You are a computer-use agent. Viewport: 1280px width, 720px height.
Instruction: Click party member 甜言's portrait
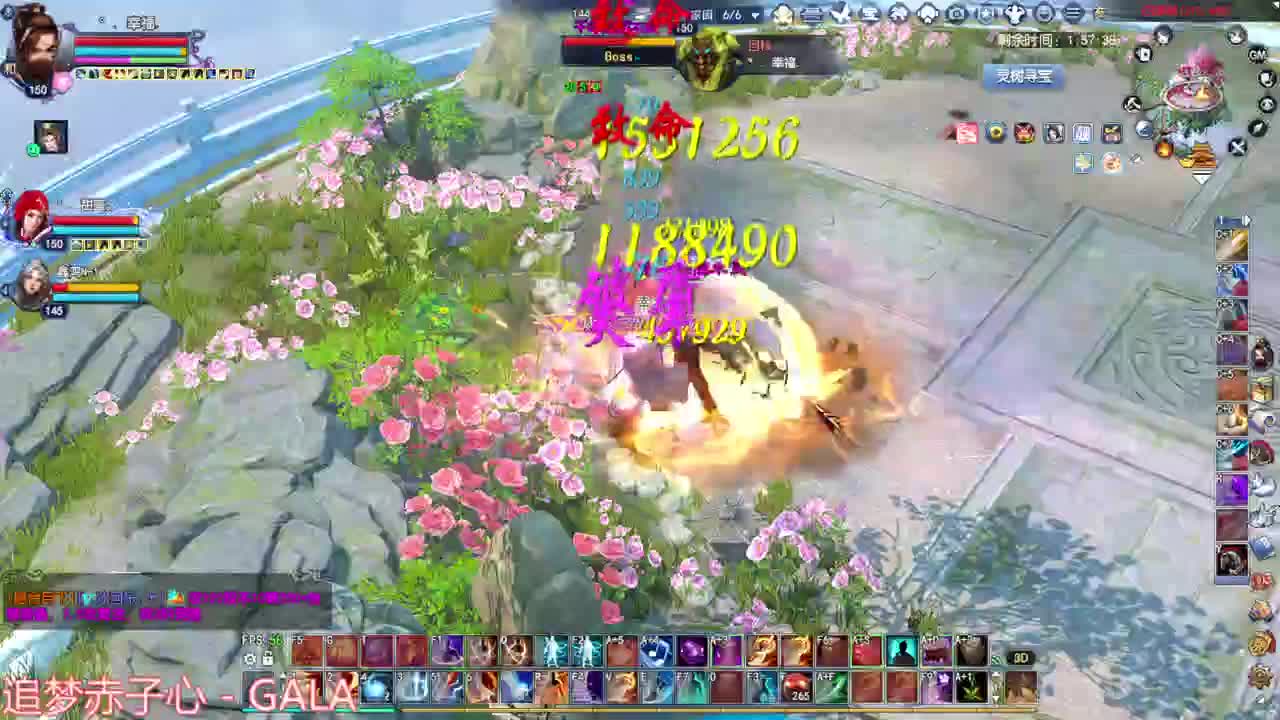click(33, 213)
